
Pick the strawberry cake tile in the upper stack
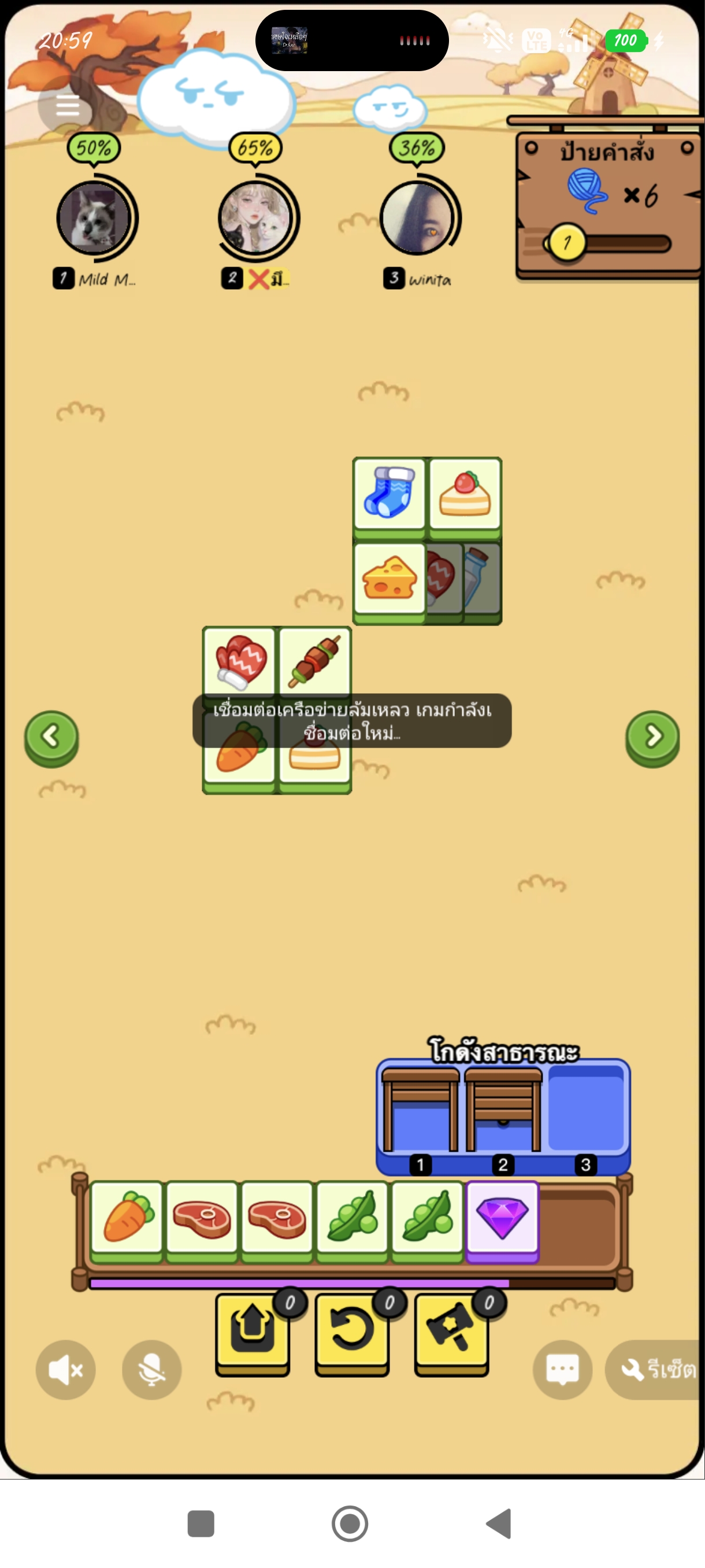pos(465,493)
